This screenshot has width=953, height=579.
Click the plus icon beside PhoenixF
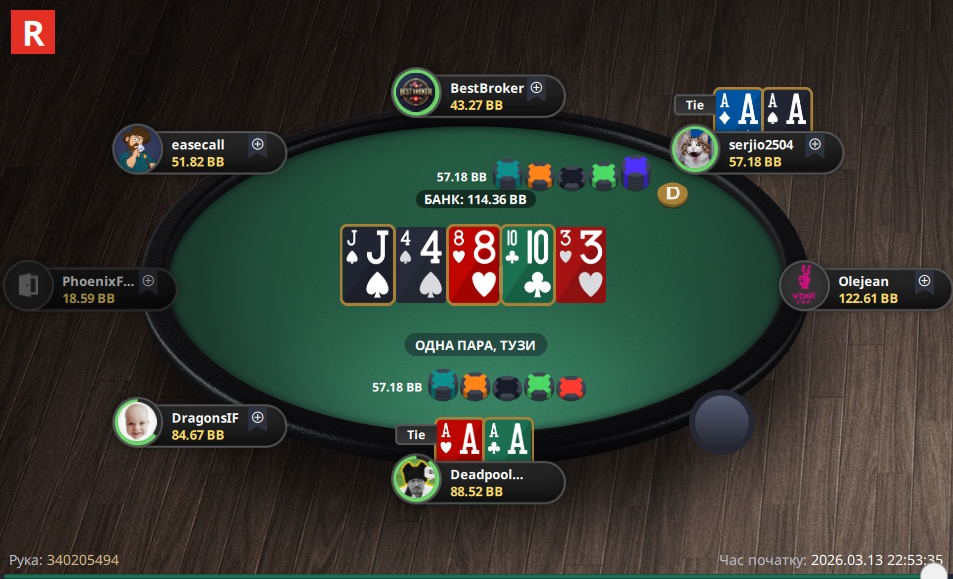click(x=149, y=281)
